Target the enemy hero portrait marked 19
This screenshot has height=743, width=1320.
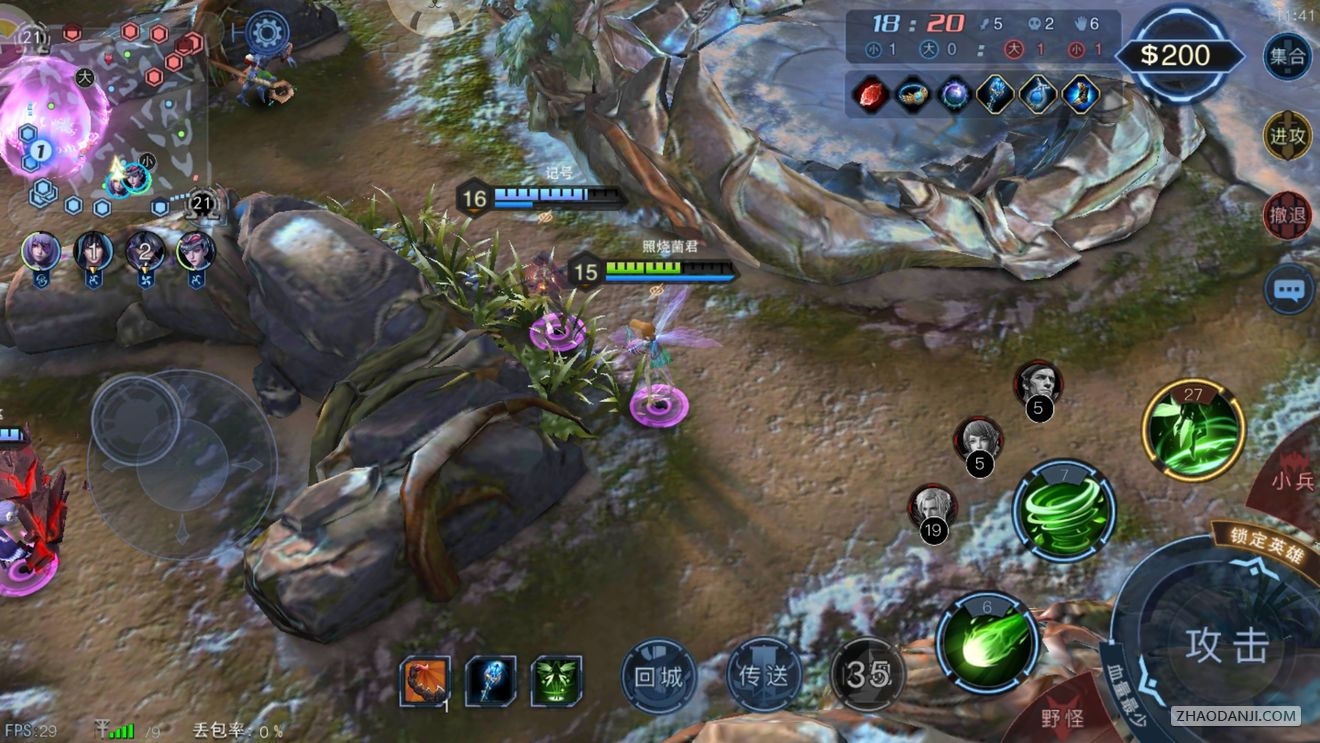[932, 508]
